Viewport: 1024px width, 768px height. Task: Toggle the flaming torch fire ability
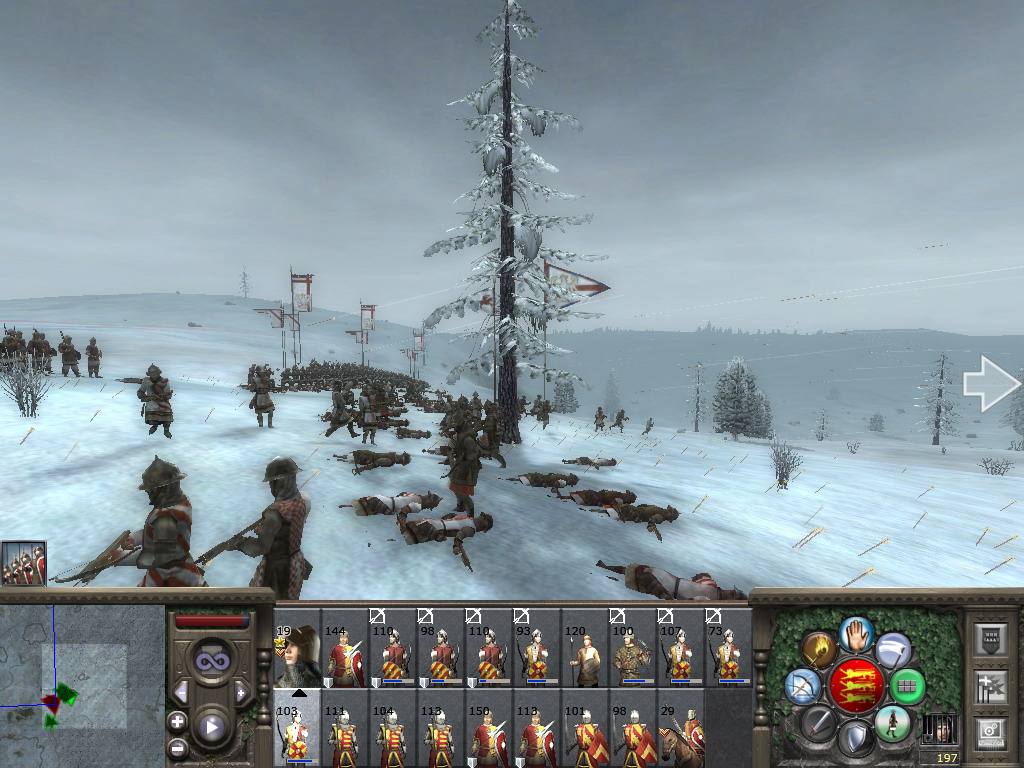click(820, 649)
